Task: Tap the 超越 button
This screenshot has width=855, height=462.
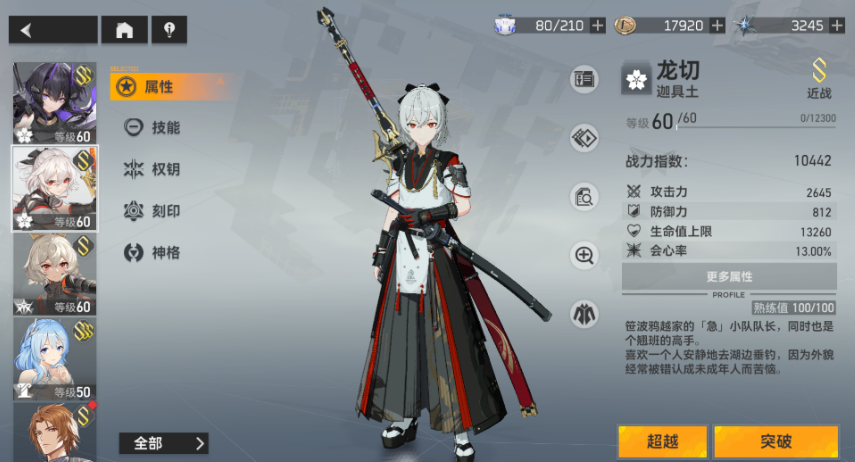Action: click(662, 441)
